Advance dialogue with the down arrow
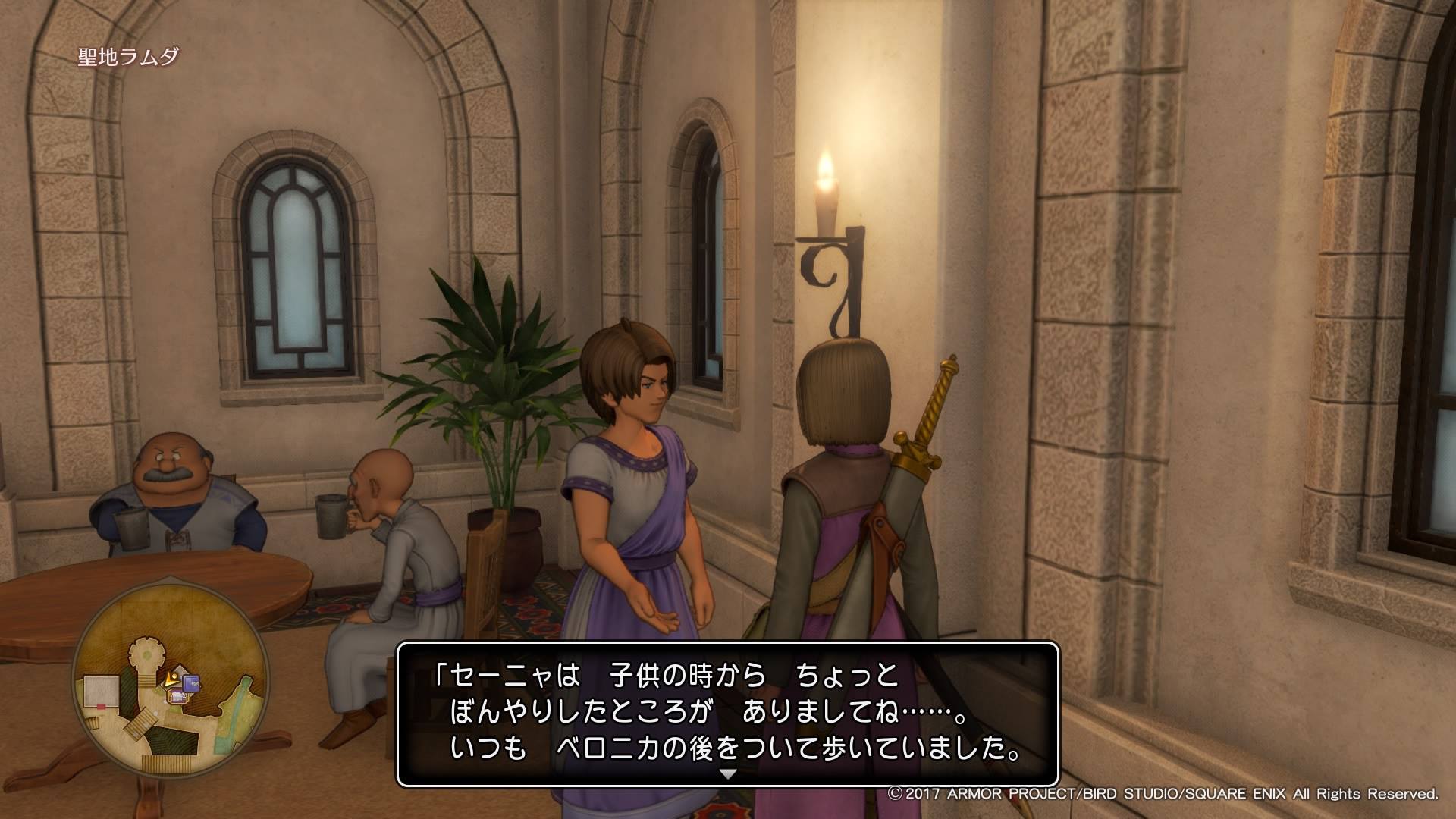Viewport: 1456px width, 819px height. tap(728, 775)
